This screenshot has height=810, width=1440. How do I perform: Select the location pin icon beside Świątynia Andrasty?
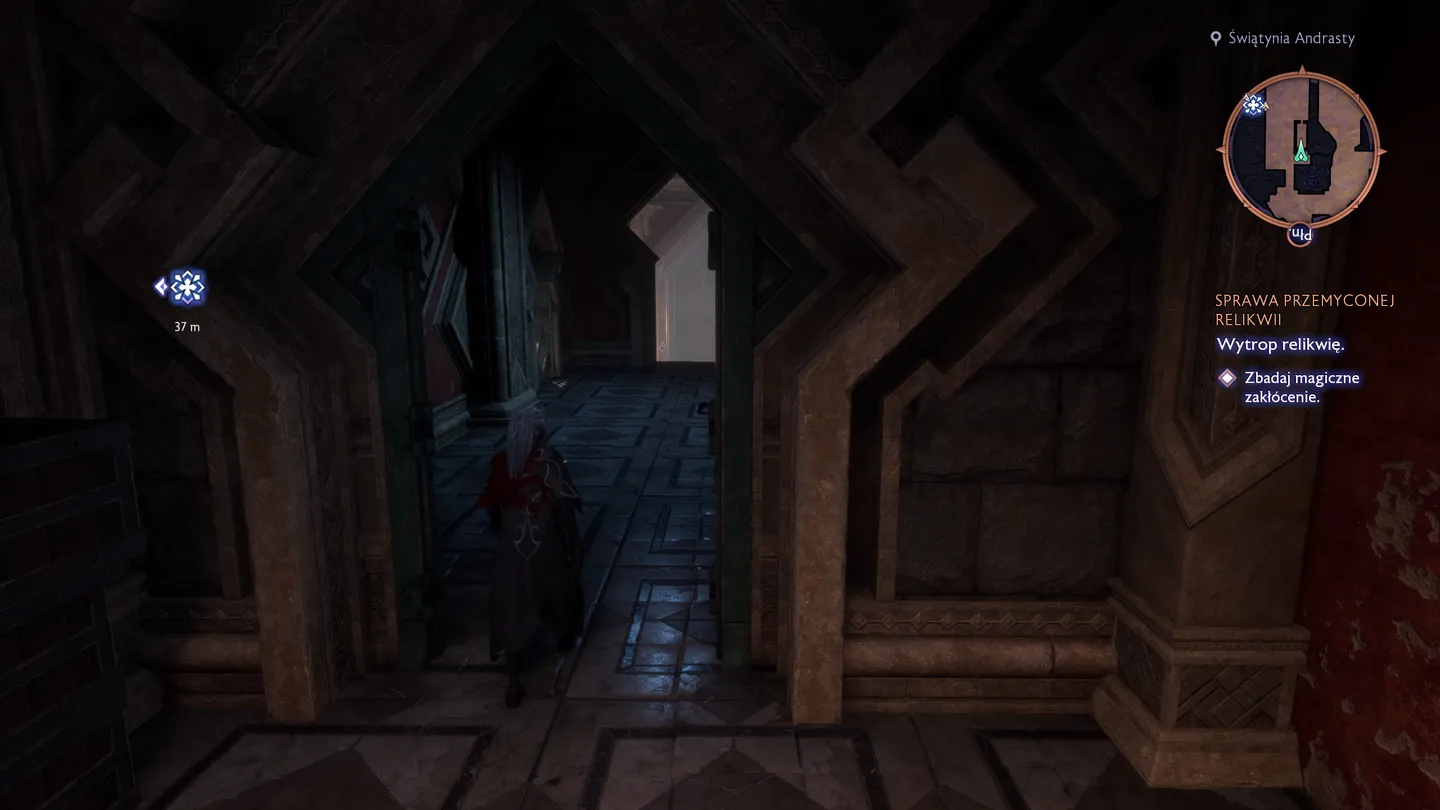(1216, 38)
